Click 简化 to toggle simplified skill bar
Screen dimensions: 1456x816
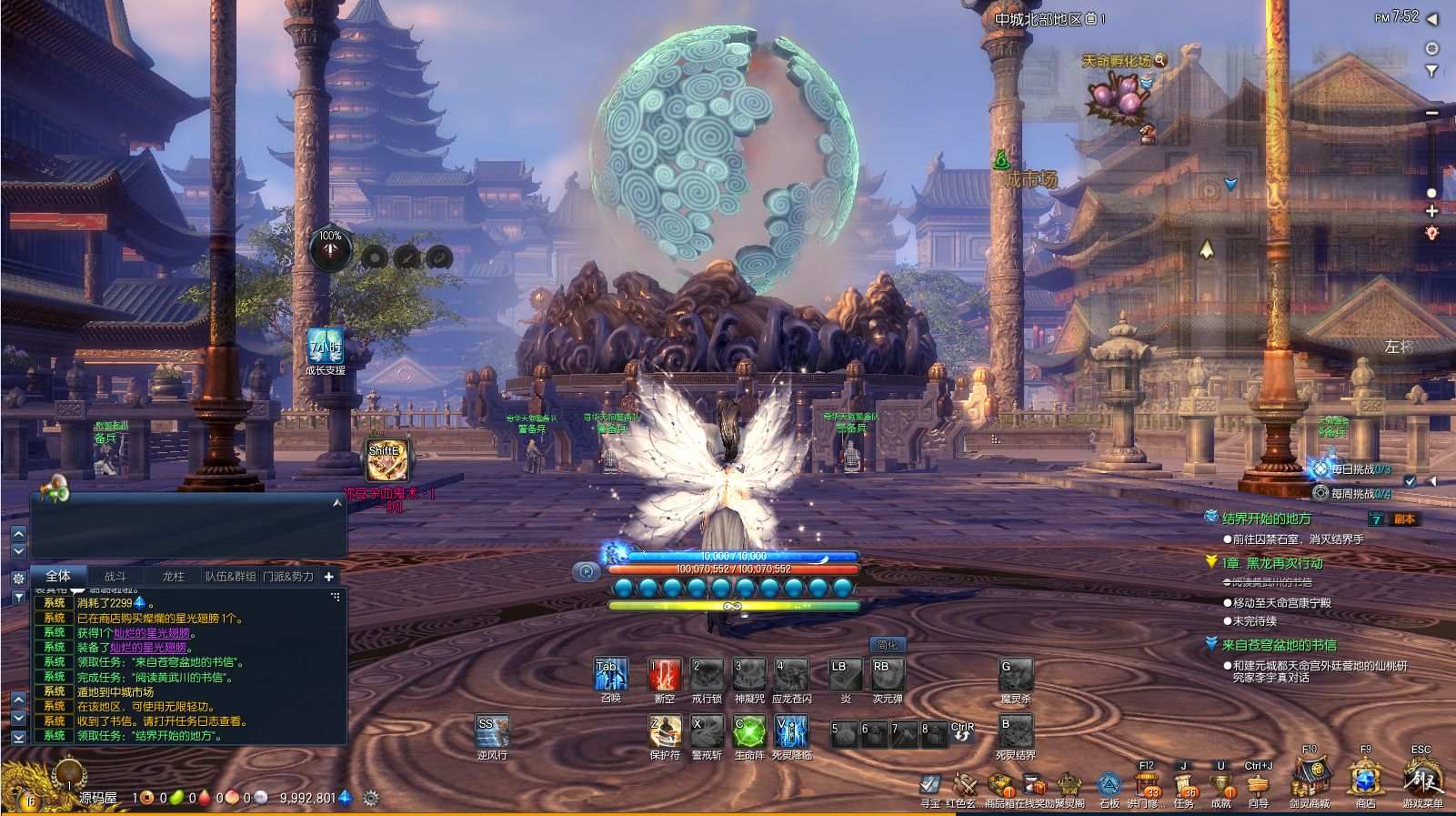886,646
